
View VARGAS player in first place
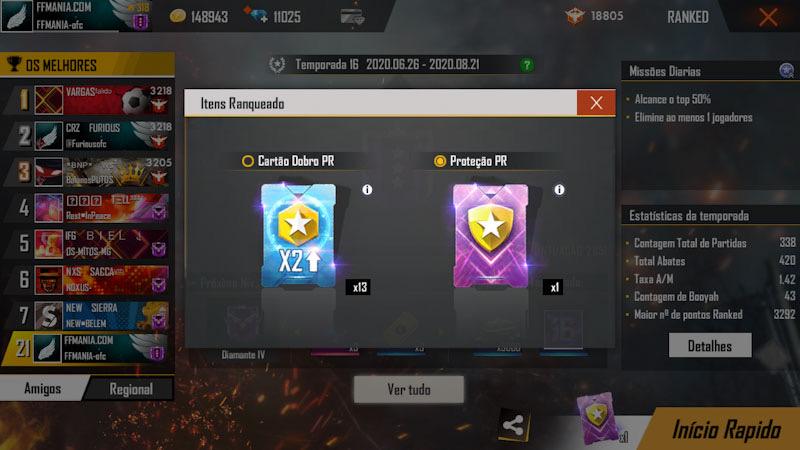[x=95, y=98]
